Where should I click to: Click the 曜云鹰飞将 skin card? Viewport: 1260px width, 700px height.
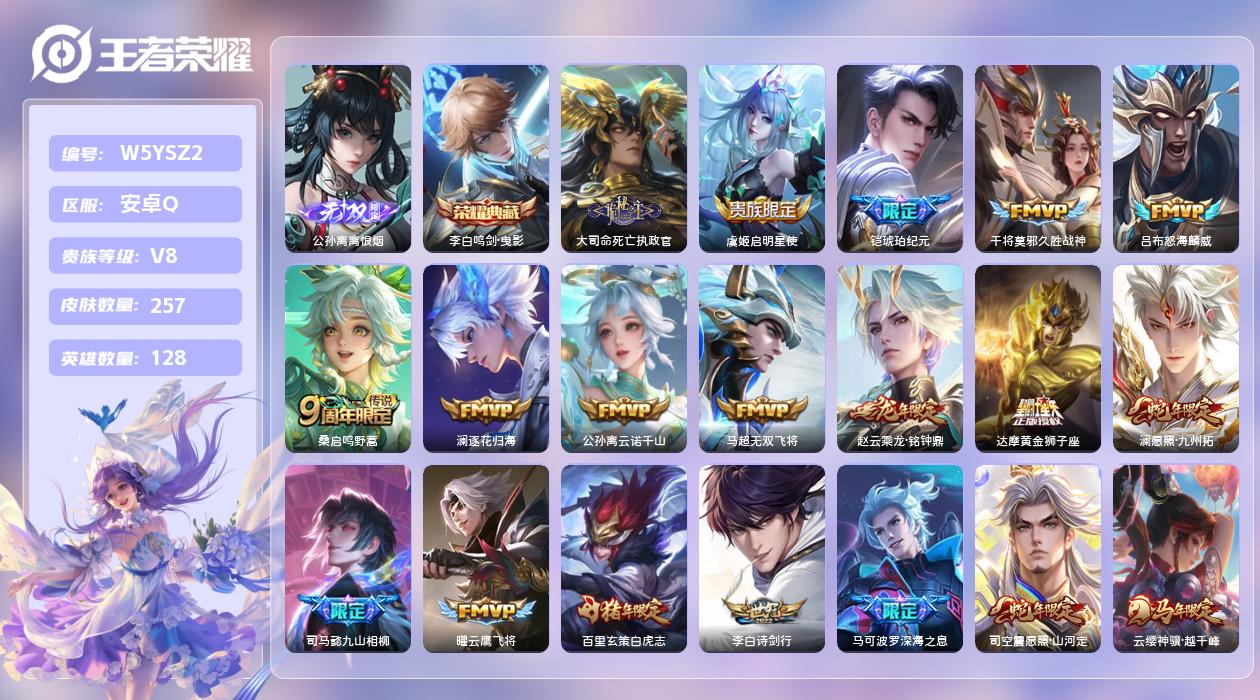[486, 558]
